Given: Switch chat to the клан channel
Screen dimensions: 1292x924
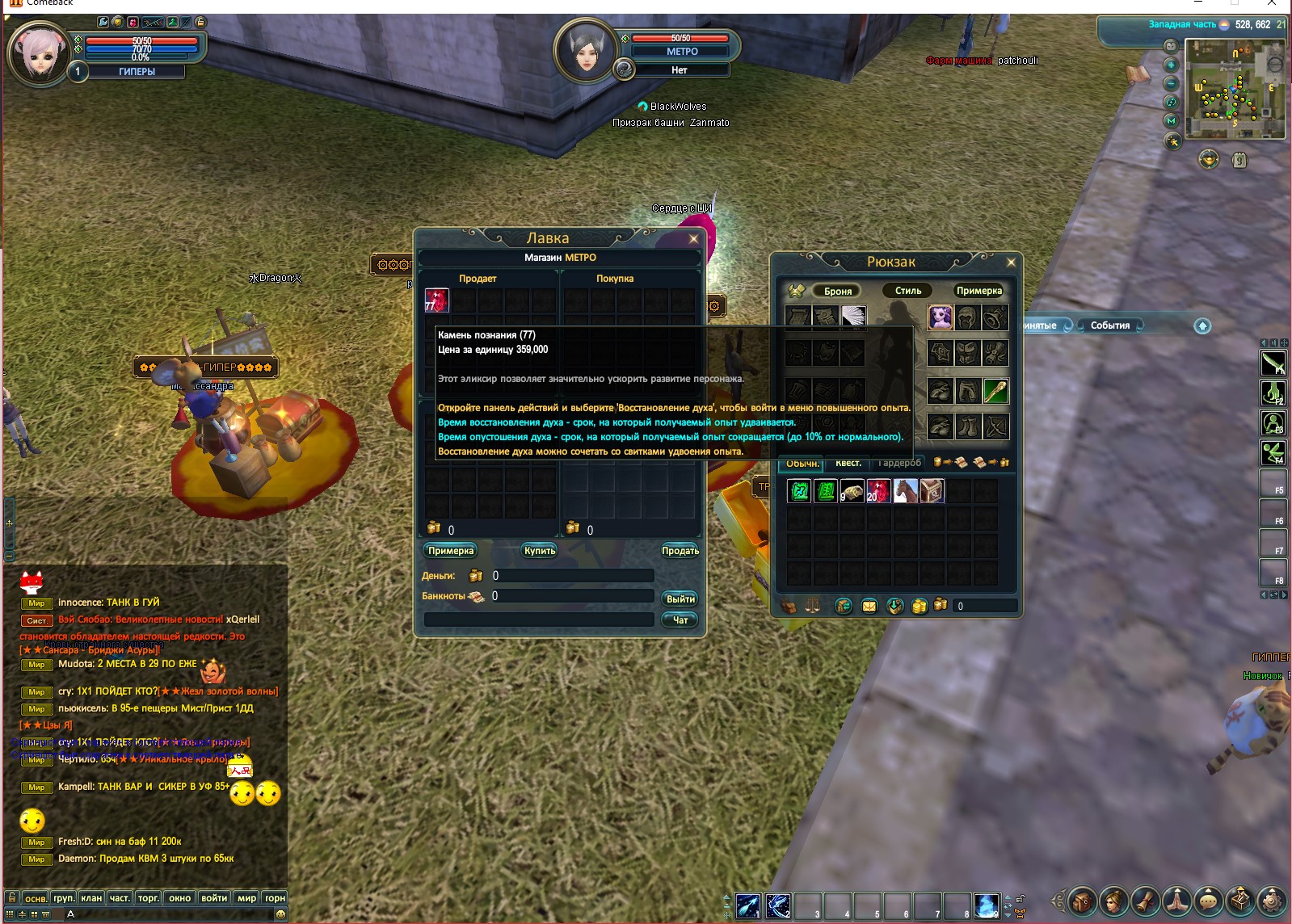Looking at the screenshot, I should (x=91, y=898).
